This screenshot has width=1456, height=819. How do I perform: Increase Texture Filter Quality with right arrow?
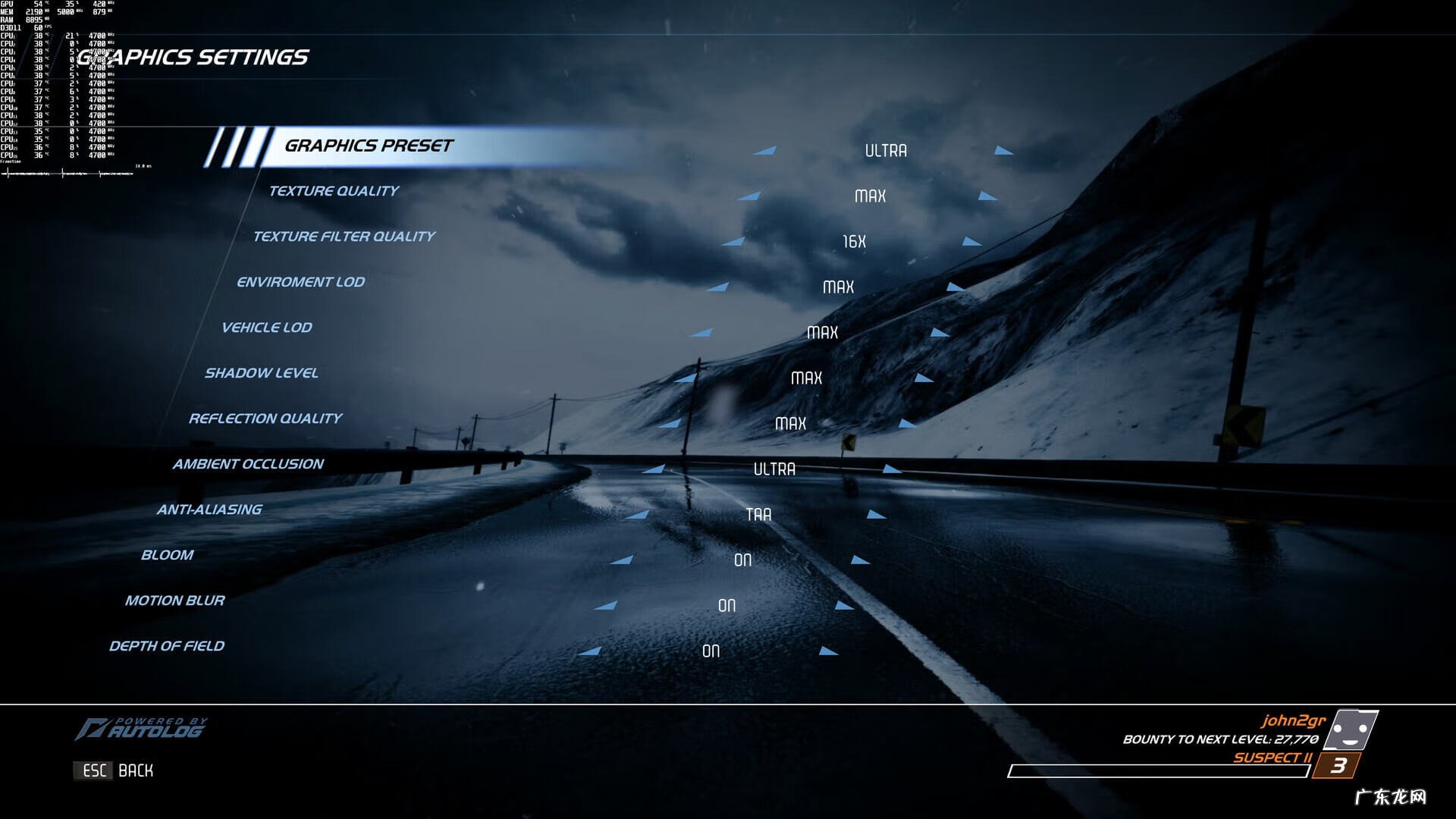click(972, 242)
